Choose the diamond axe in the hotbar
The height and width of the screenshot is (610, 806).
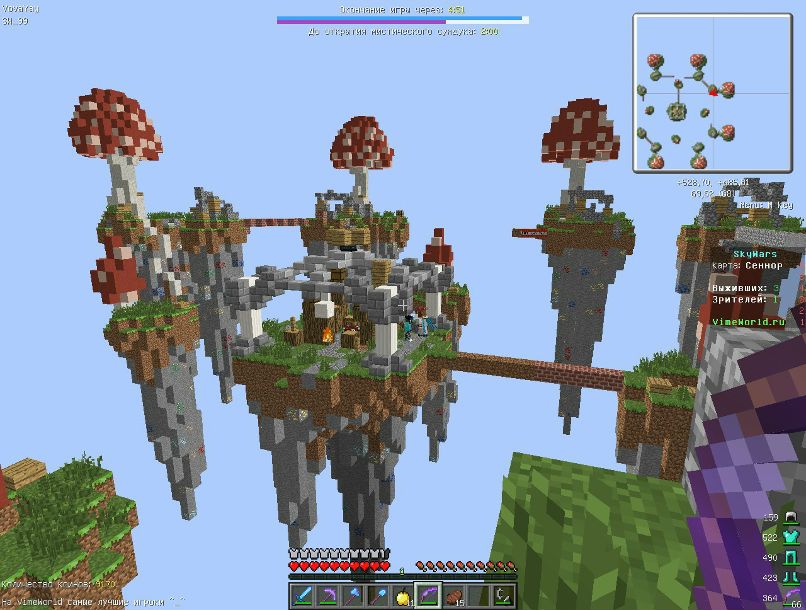pos(352,595)
